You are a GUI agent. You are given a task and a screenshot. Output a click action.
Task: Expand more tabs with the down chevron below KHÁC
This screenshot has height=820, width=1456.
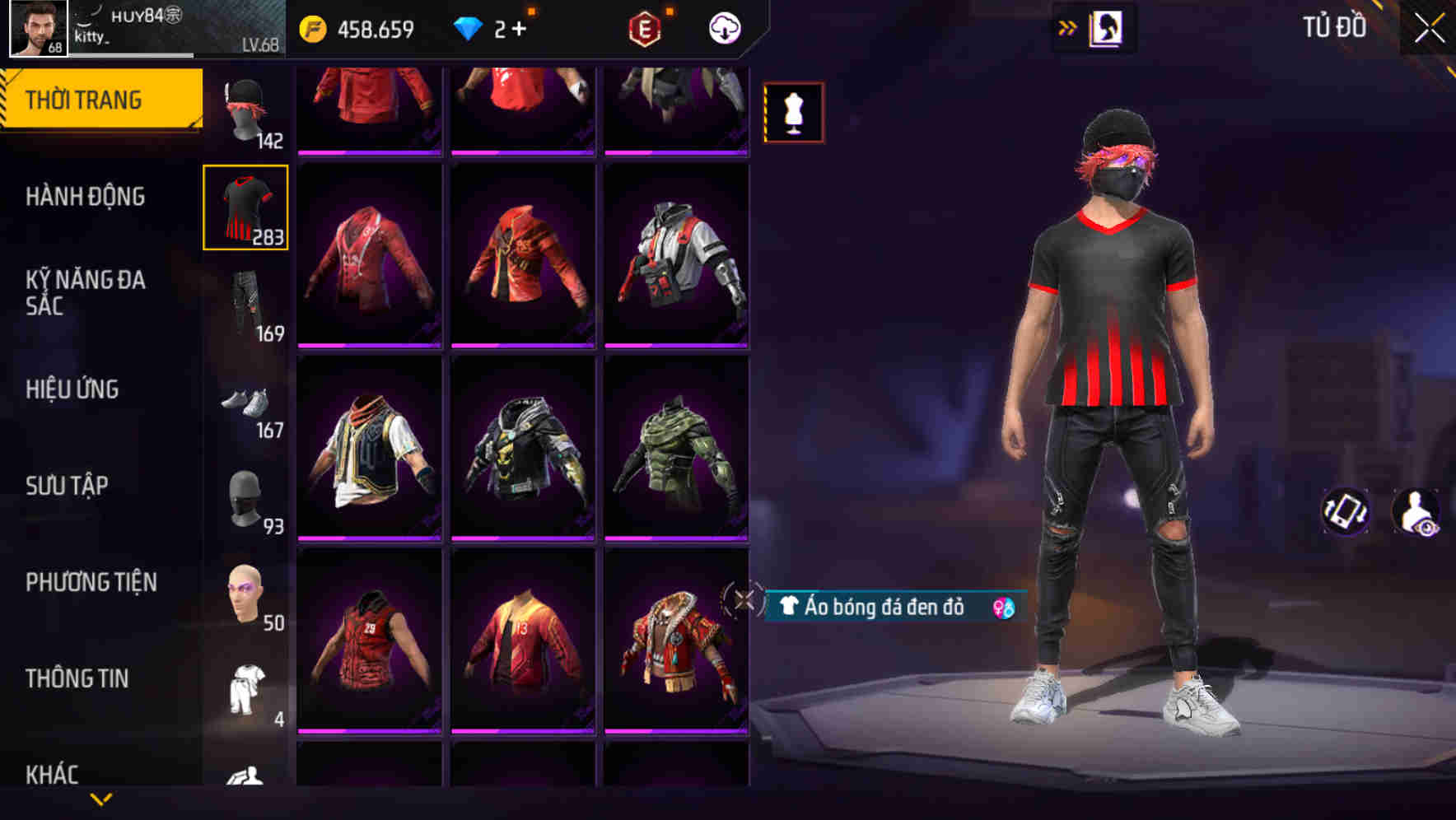tap(101, 800)
